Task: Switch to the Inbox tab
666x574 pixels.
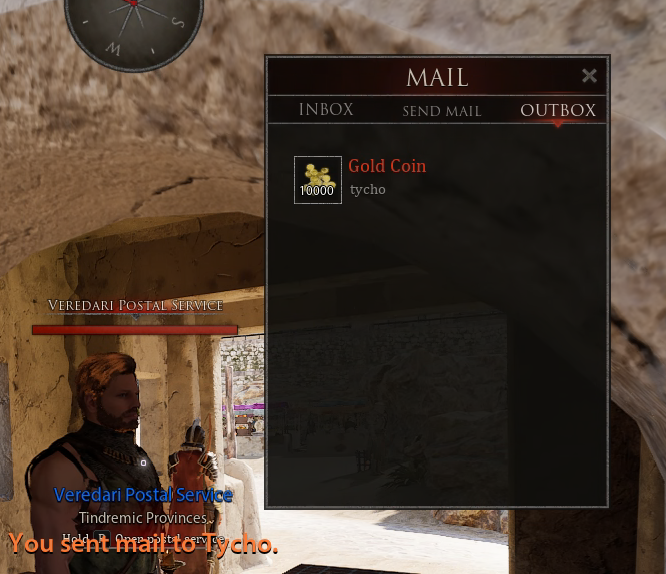Action: (x=326, y=110)
